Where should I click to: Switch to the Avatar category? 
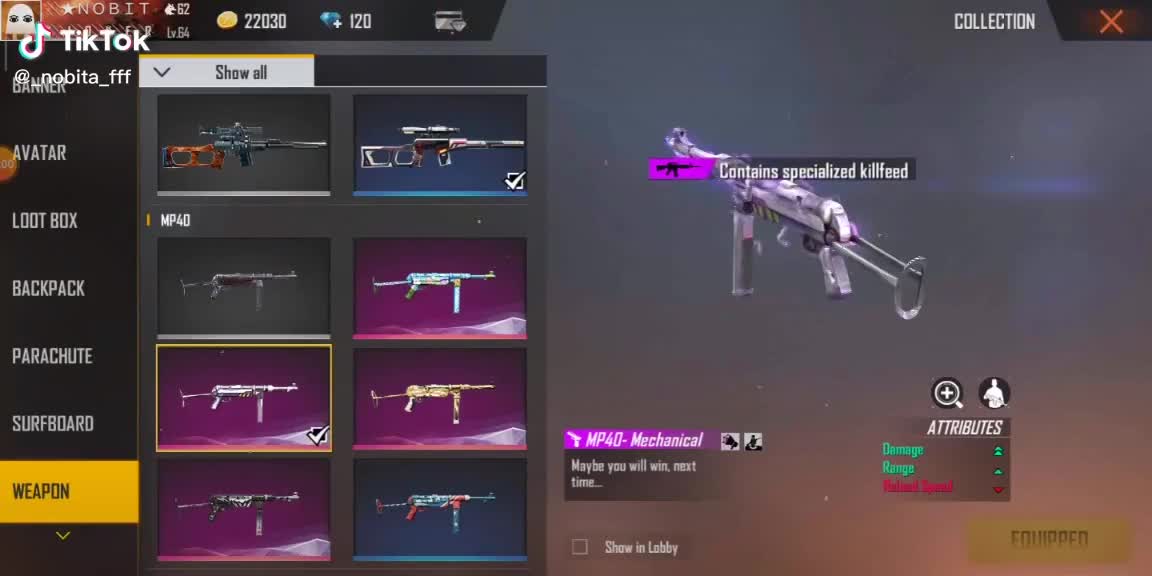[40, 153]
